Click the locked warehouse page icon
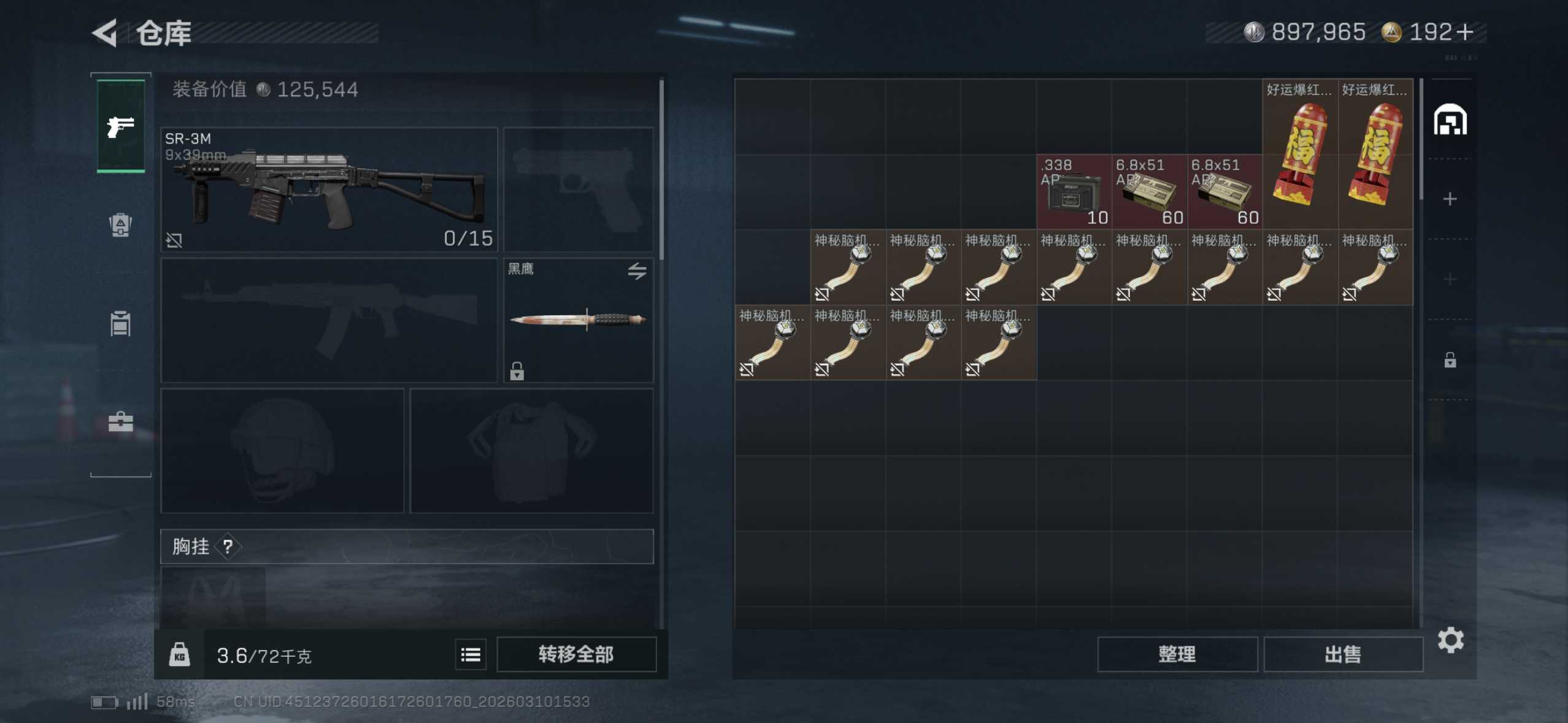Image resolution: width=1568 pixels, height=723 pixels. click(1450, 360)
